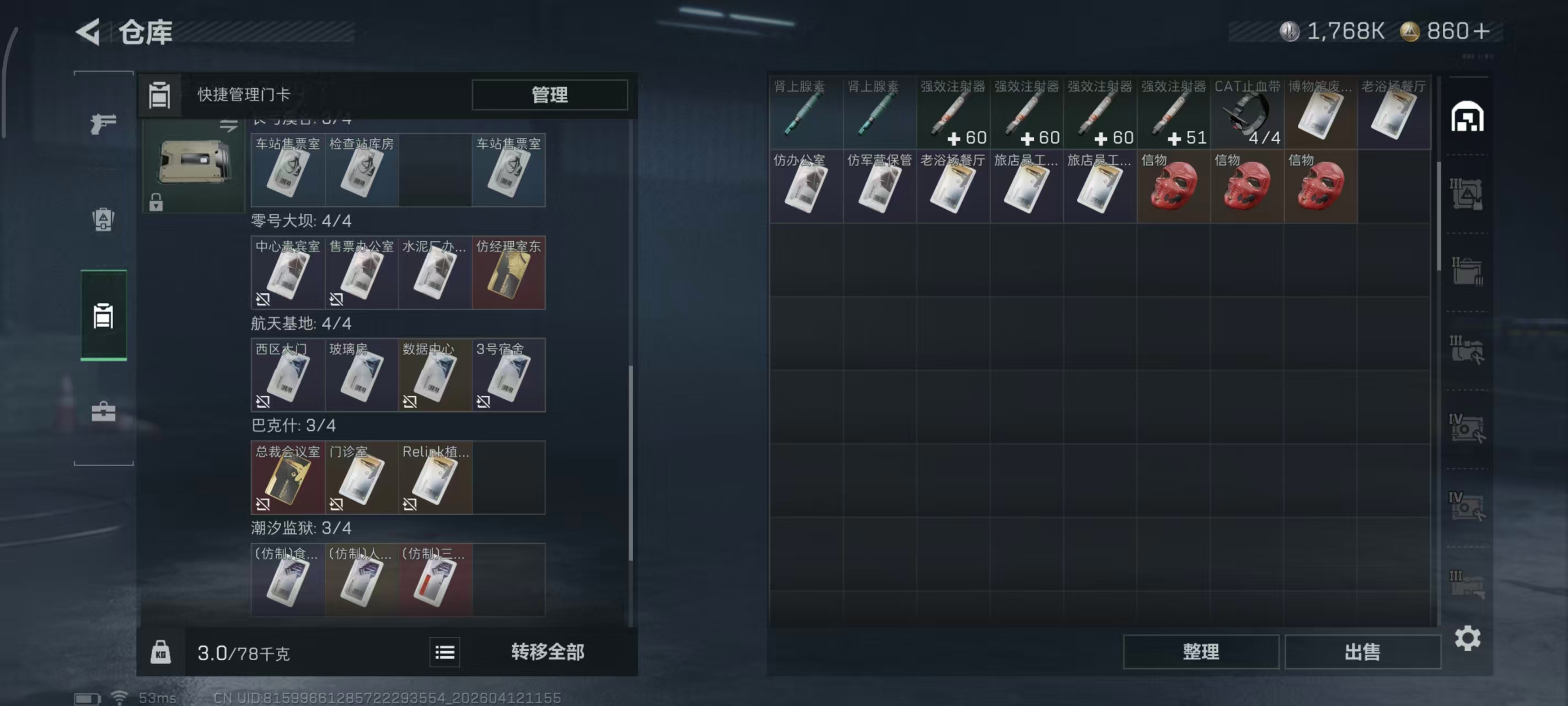This screenshot has width=1568, height=706.
Task: Click the 3.0/78千克 weight progress display
Action: 244,652
